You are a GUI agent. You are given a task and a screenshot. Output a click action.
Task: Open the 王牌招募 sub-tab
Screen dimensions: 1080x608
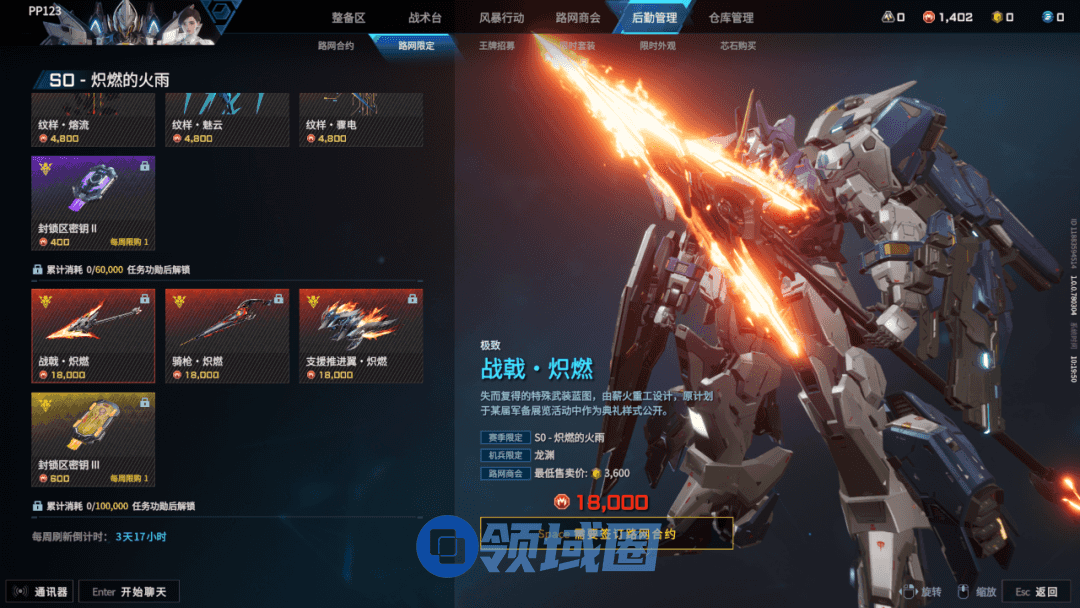click(x=497, y=46)
